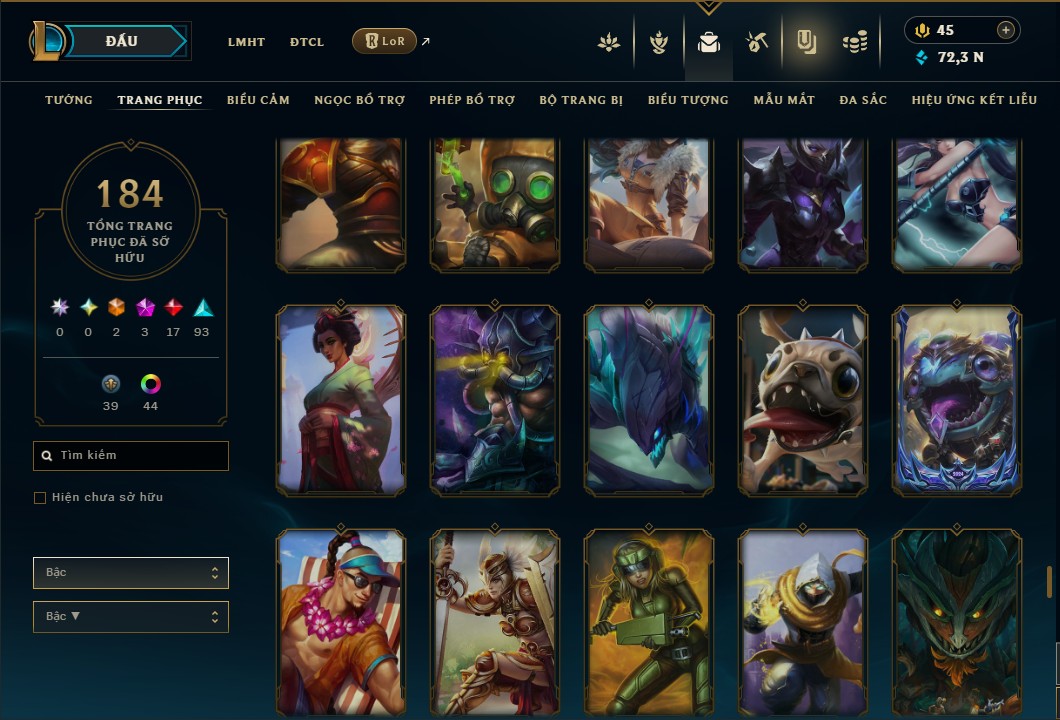Show the BIỂU TƯỢNG tab
1060x720 pixels.
[688, 100]
